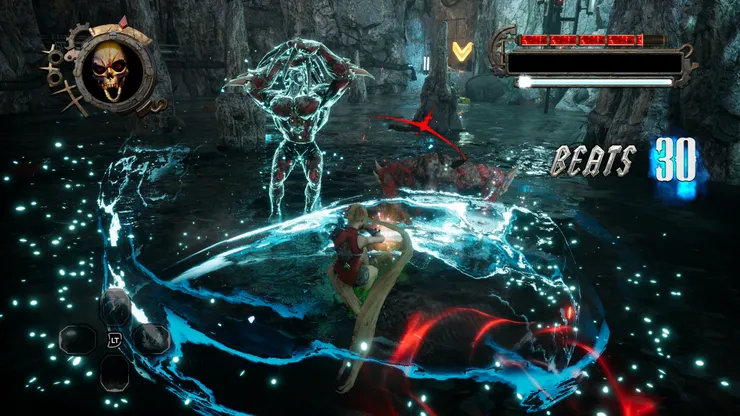Viewport: 740px width, 416px height.
Task: Select the yellow objective waypoint marker
Action: pyautogui.click(x=462, y=50)
